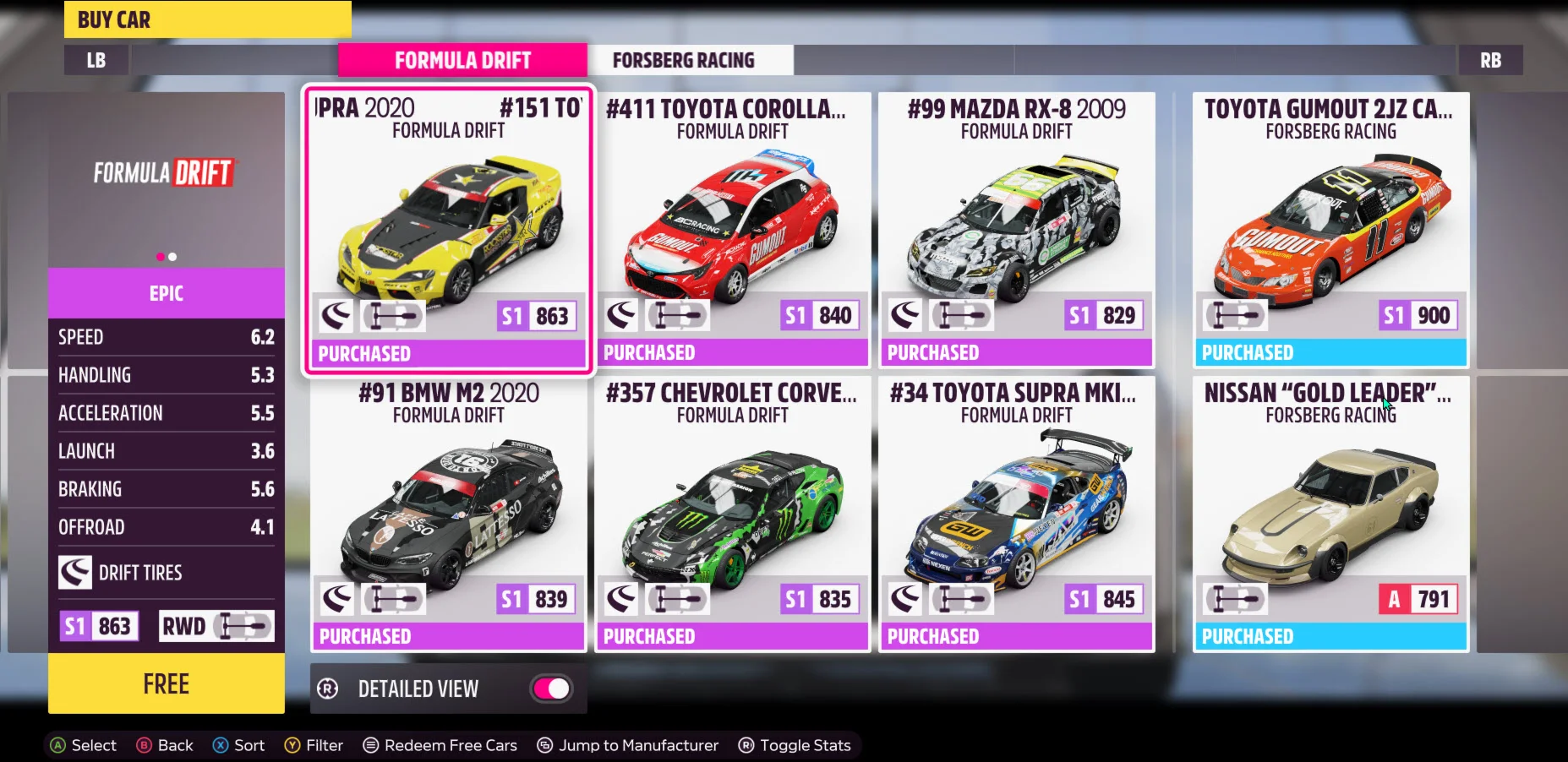Click the drift tire icon on the Mazda RX-8 card
Viewport: 1568px width, 762px height.
[905, 314]
